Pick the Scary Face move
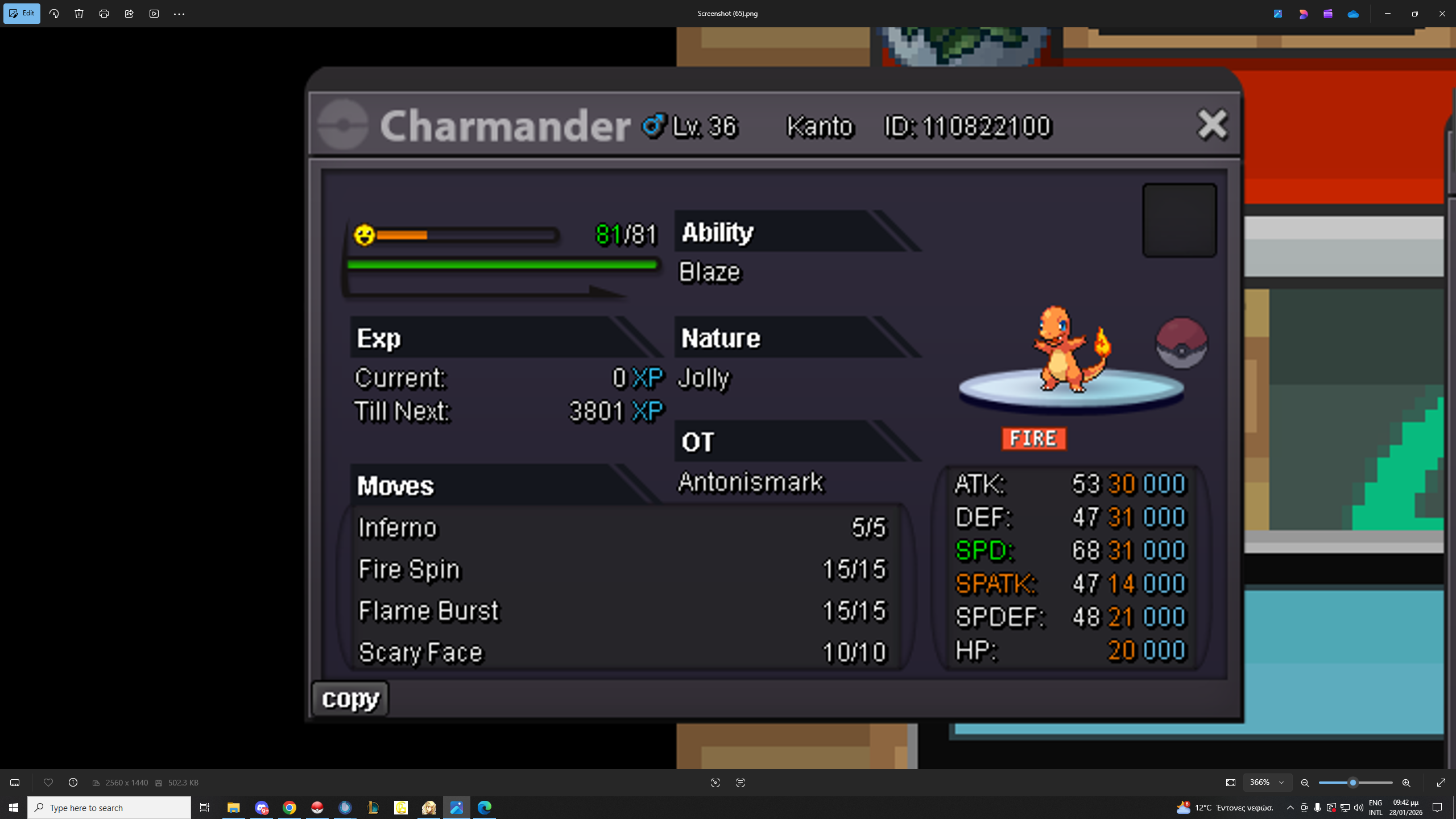1456x819 pixels. [623, 652]
